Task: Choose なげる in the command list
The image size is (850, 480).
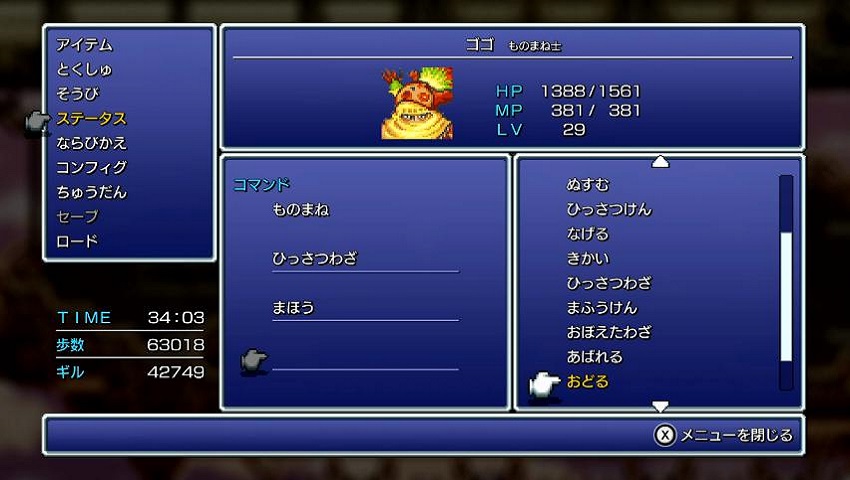Action: 588,234
